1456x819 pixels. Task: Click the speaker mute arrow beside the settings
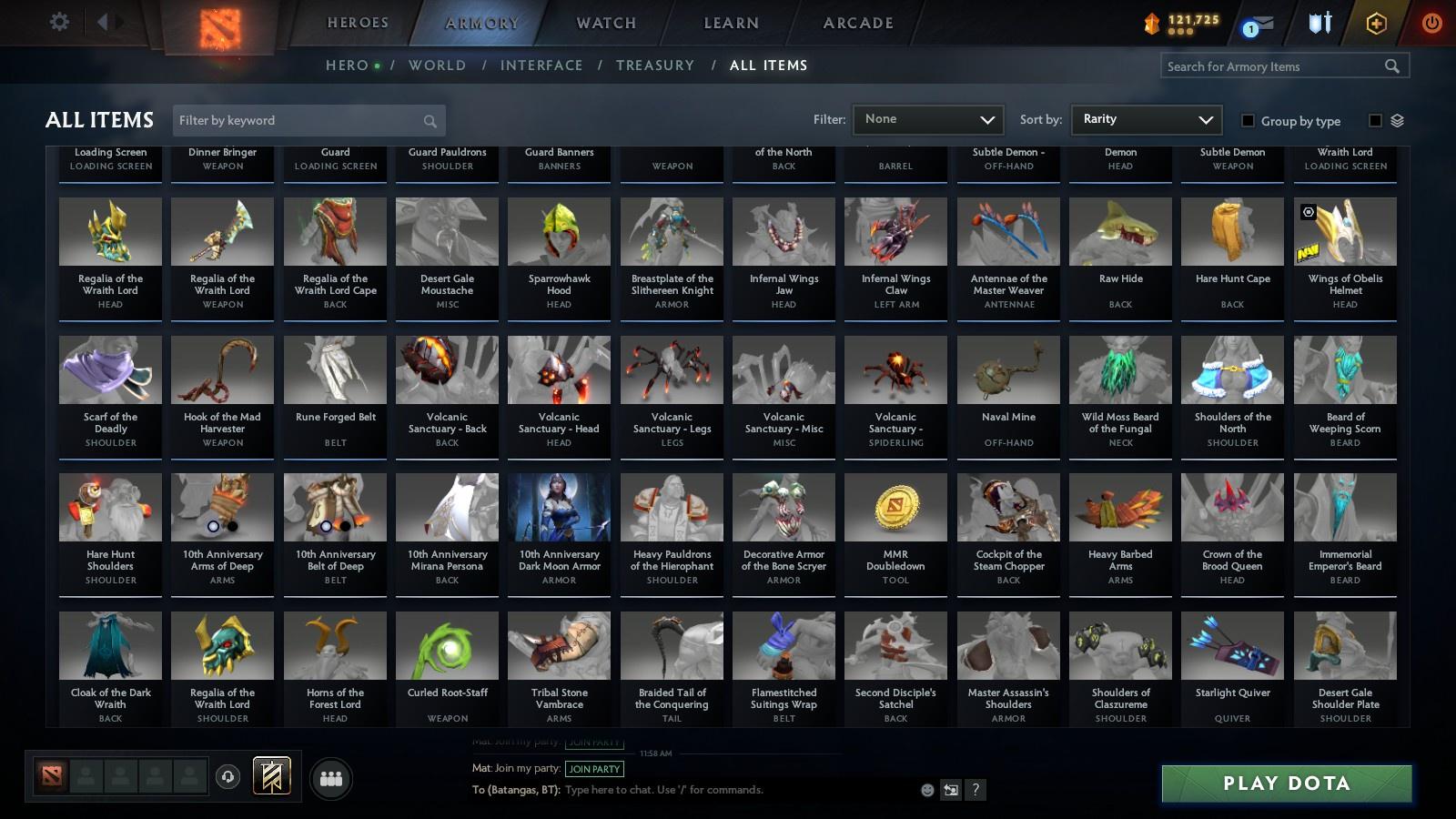(105, 22)
